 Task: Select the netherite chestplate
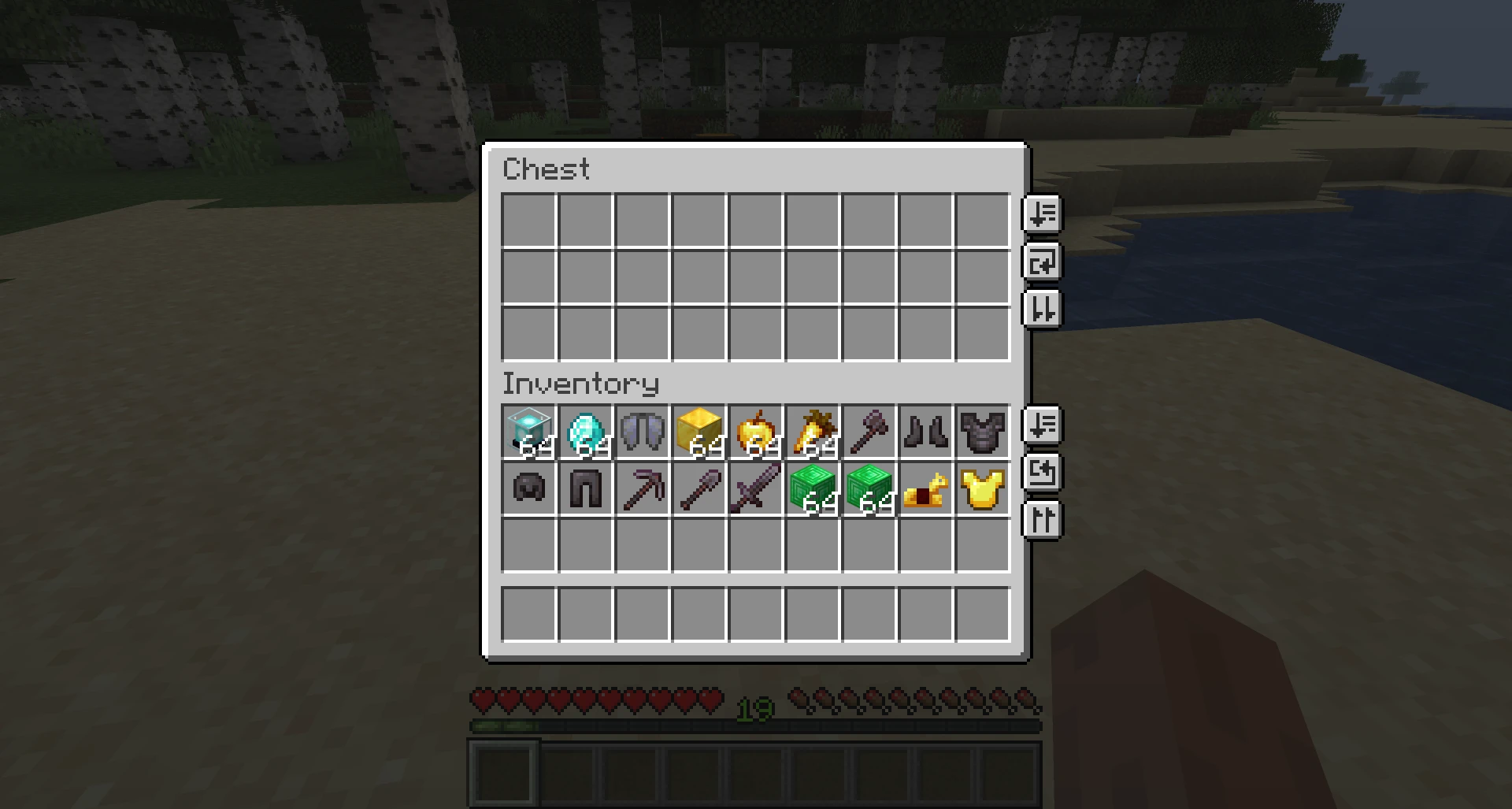(x=983, y=429)
